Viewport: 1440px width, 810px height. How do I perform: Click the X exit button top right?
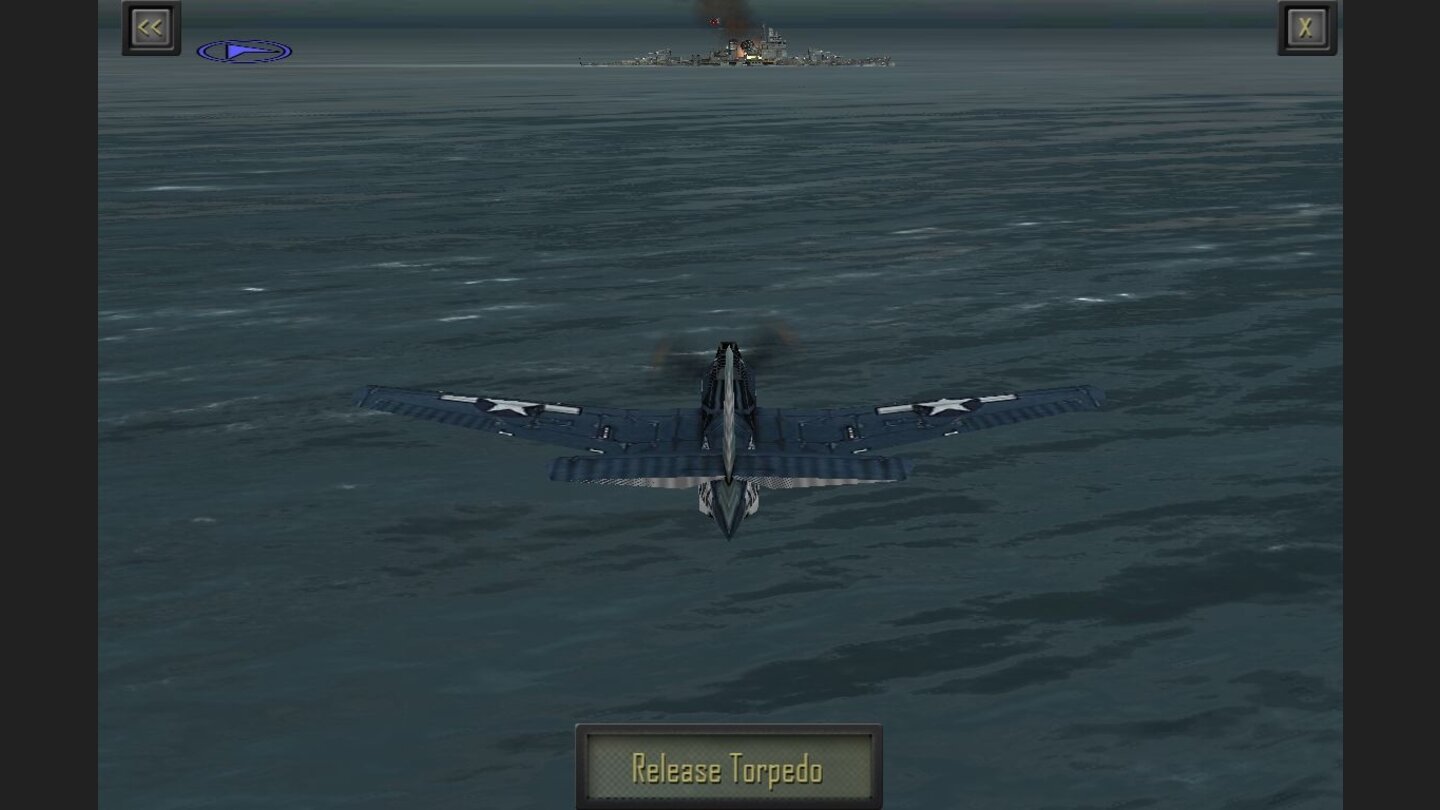[x=1306, y=27]
